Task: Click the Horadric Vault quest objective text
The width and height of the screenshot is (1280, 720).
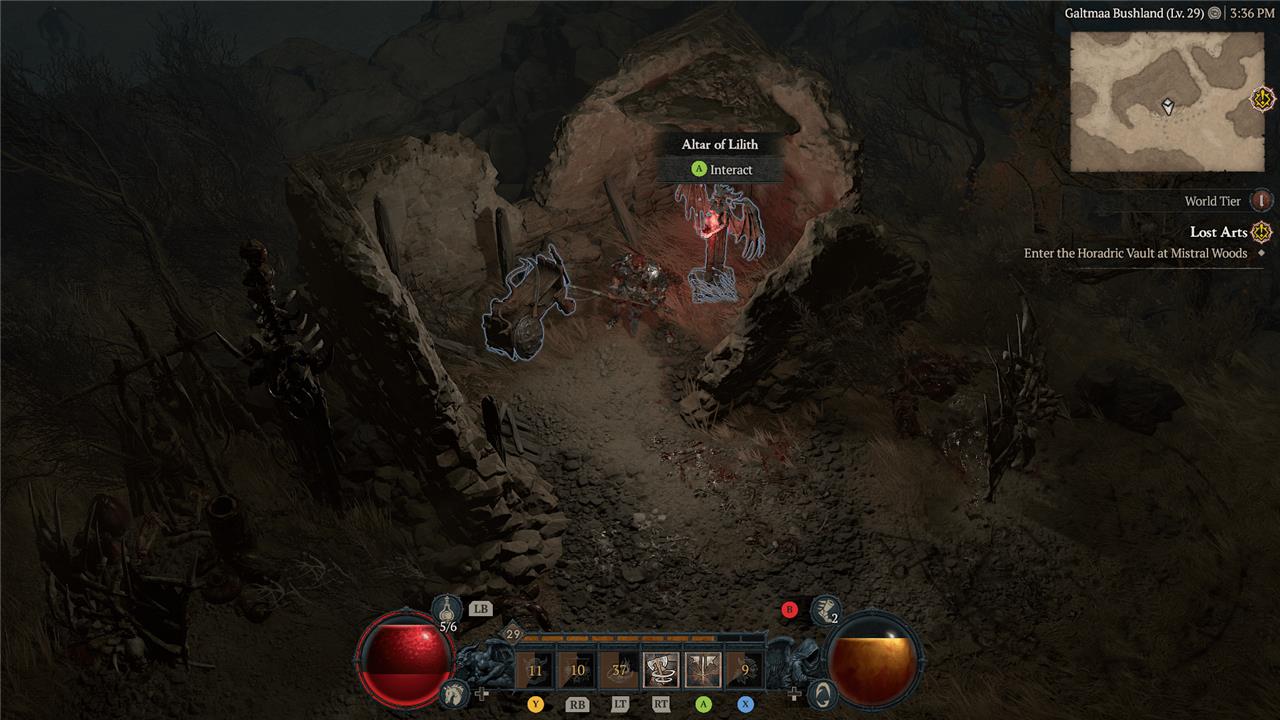Action: pos(1135,254)
